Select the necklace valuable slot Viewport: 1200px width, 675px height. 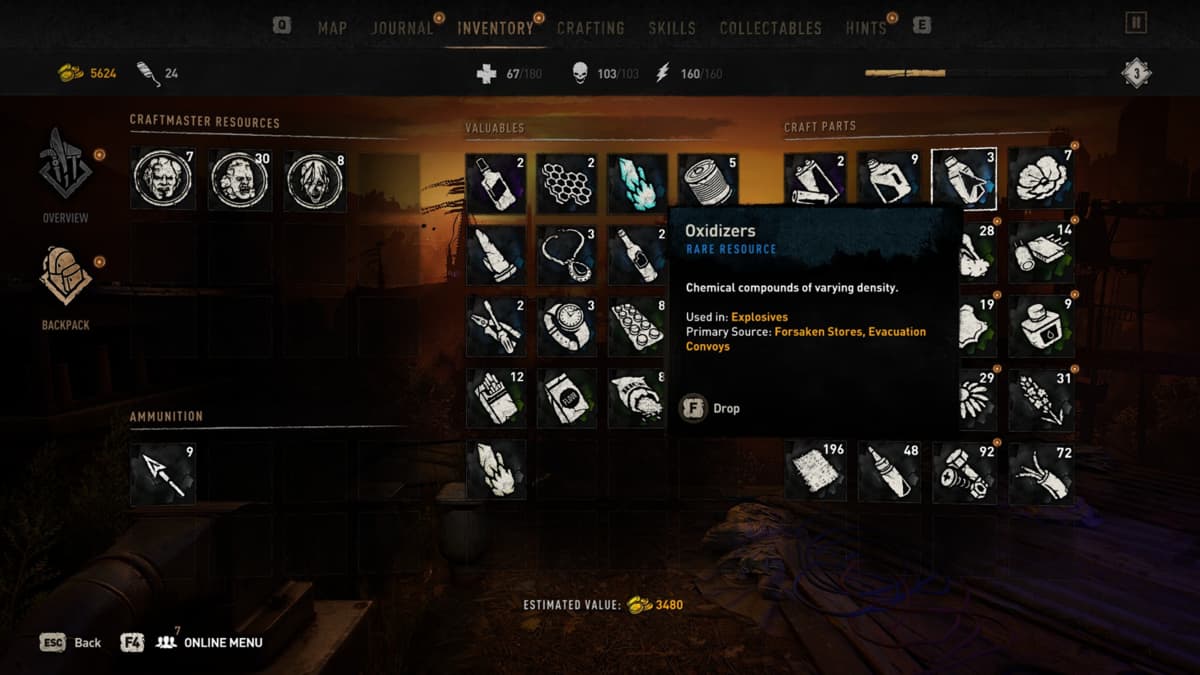566,254
